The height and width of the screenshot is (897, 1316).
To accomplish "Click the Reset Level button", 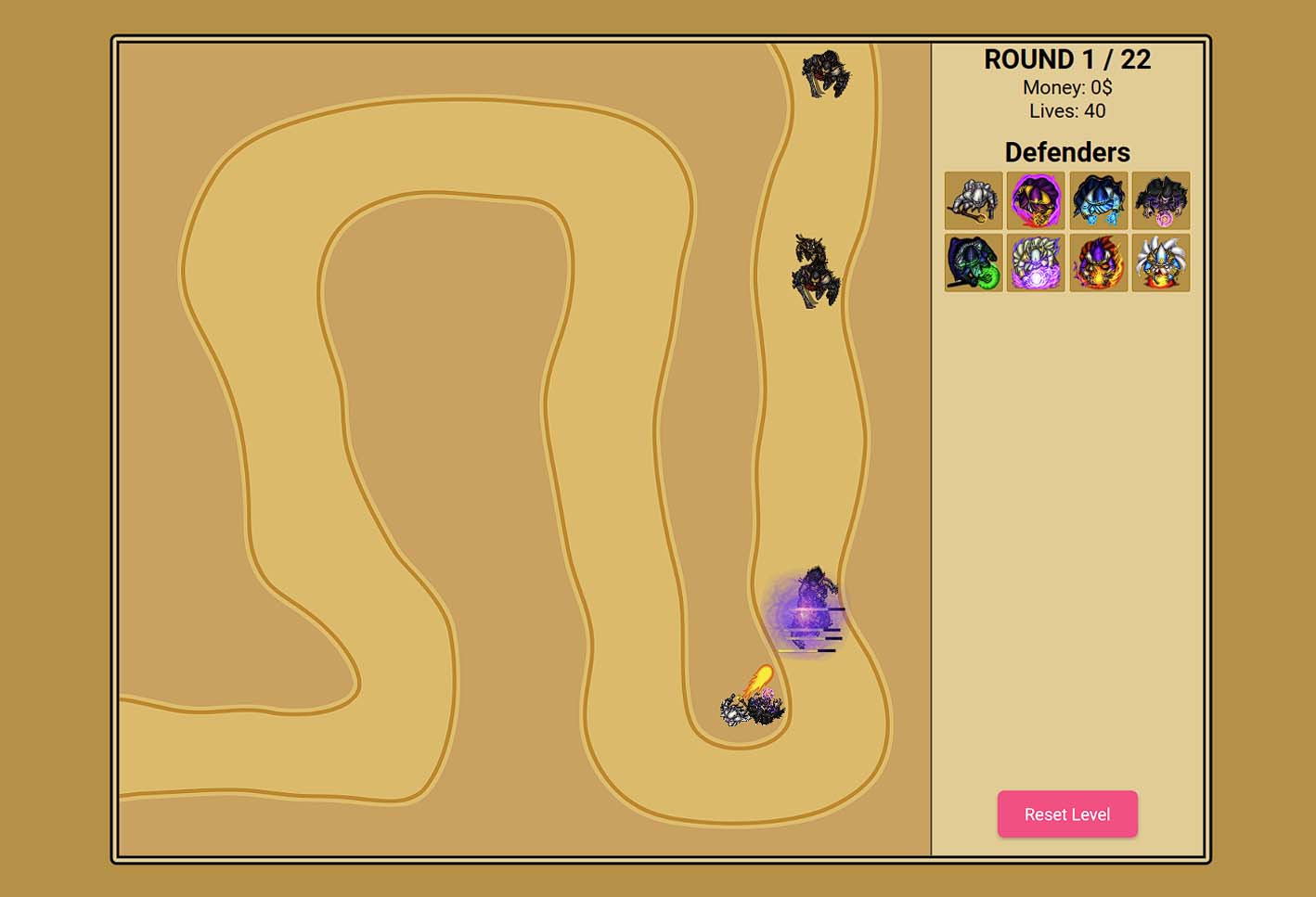I will 1067,814.
